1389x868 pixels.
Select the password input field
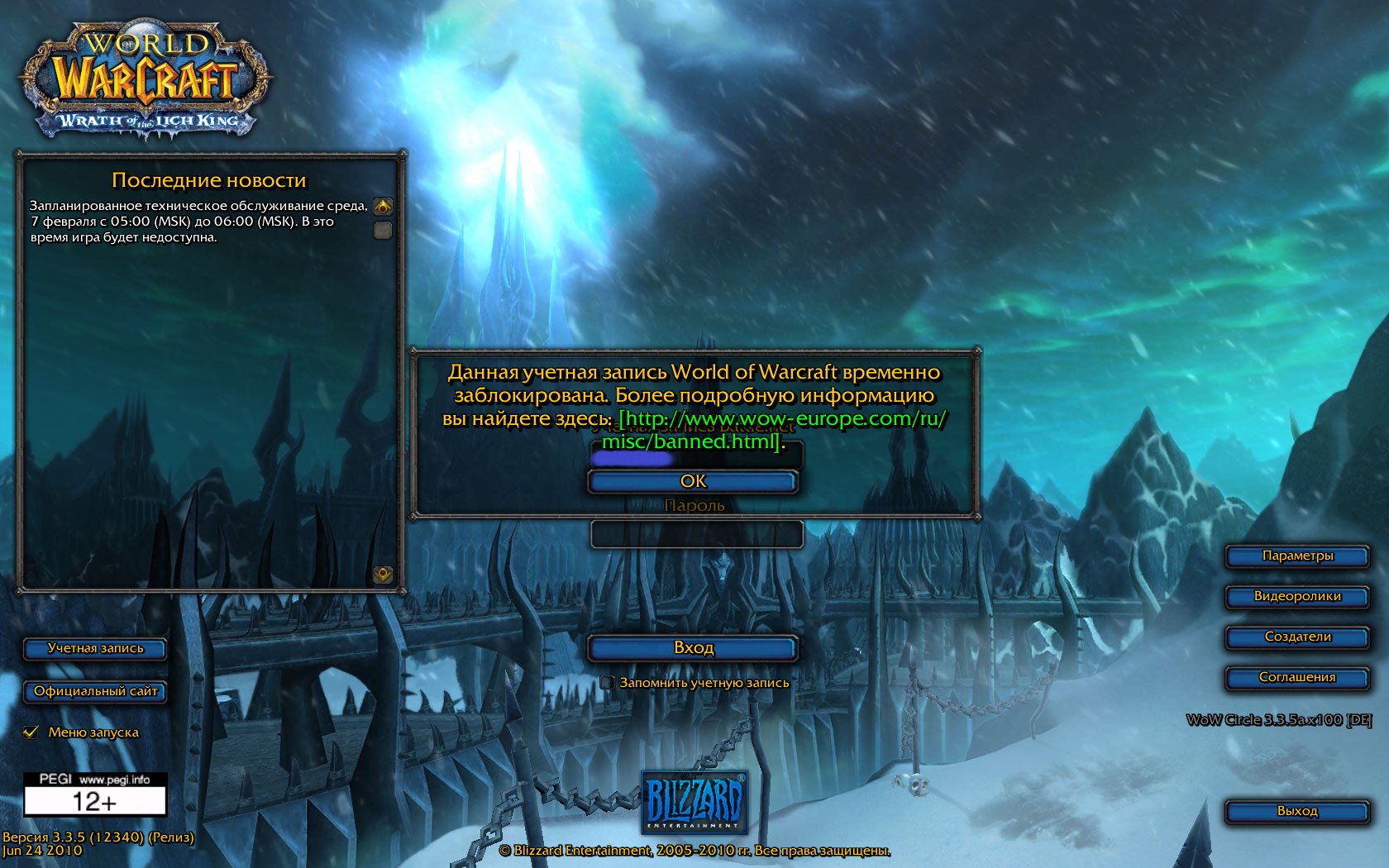tap(696, 535)
